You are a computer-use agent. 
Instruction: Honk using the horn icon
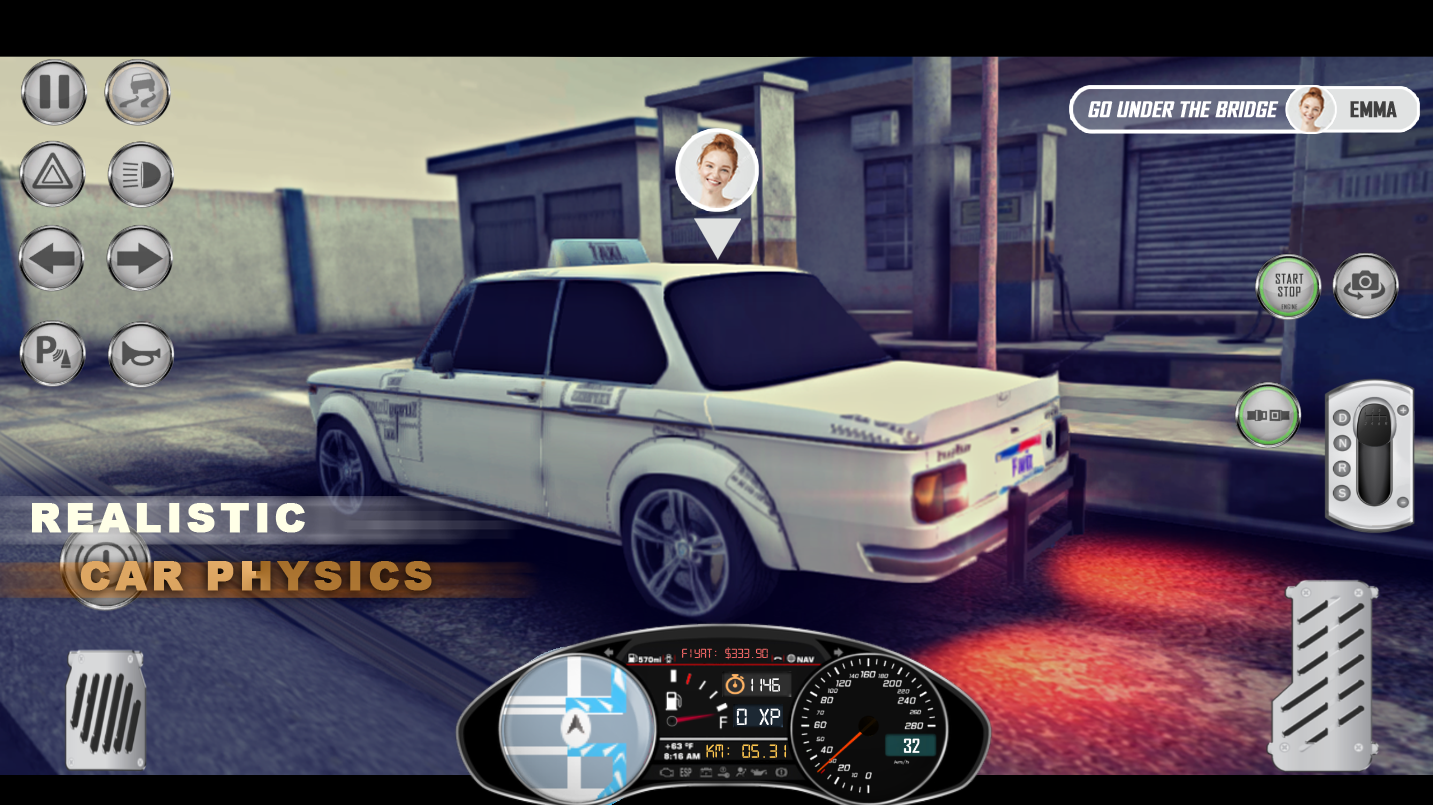tap(140, 355)
